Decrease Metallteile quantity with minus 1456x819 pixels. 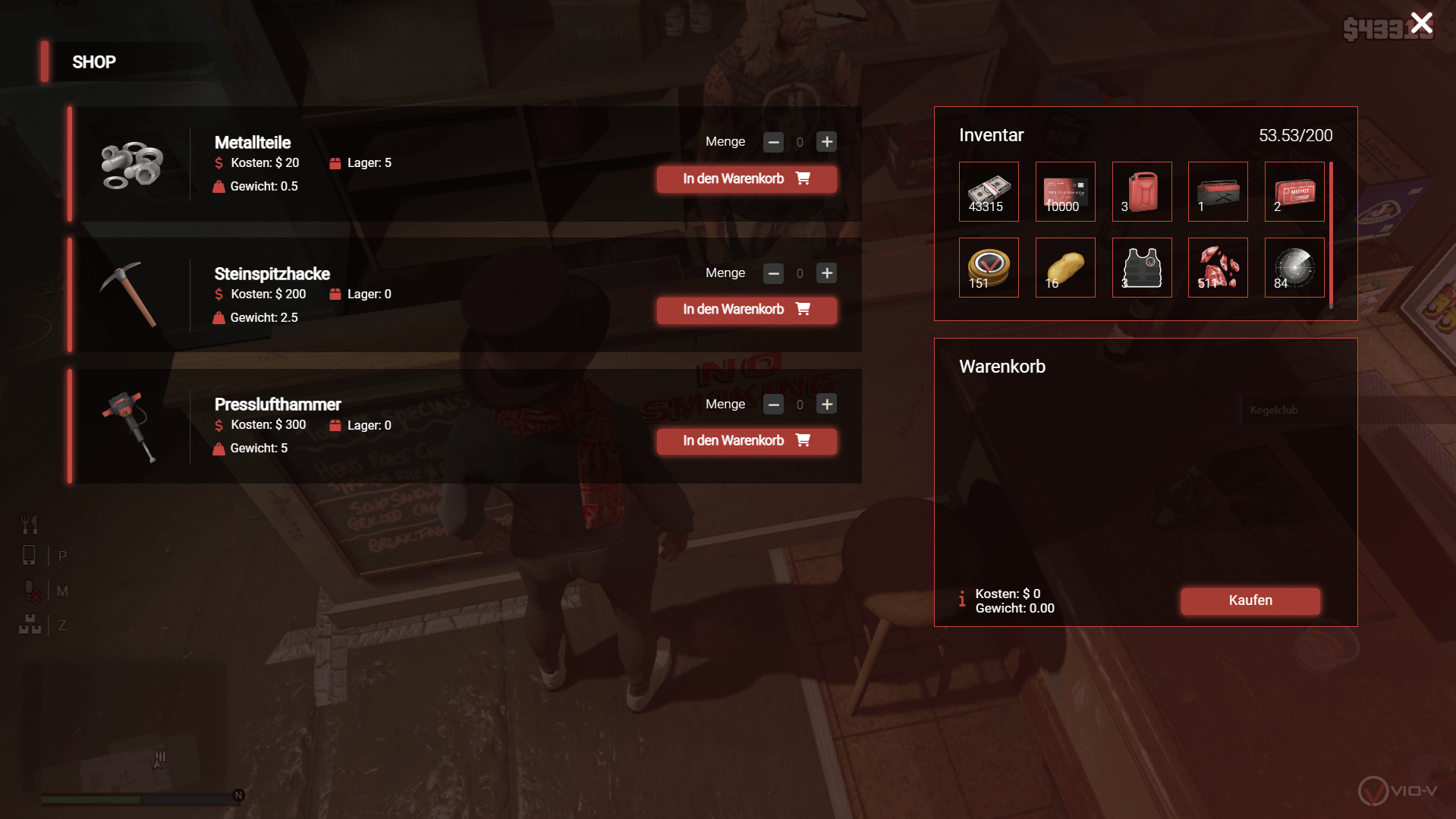pos(773,142)
